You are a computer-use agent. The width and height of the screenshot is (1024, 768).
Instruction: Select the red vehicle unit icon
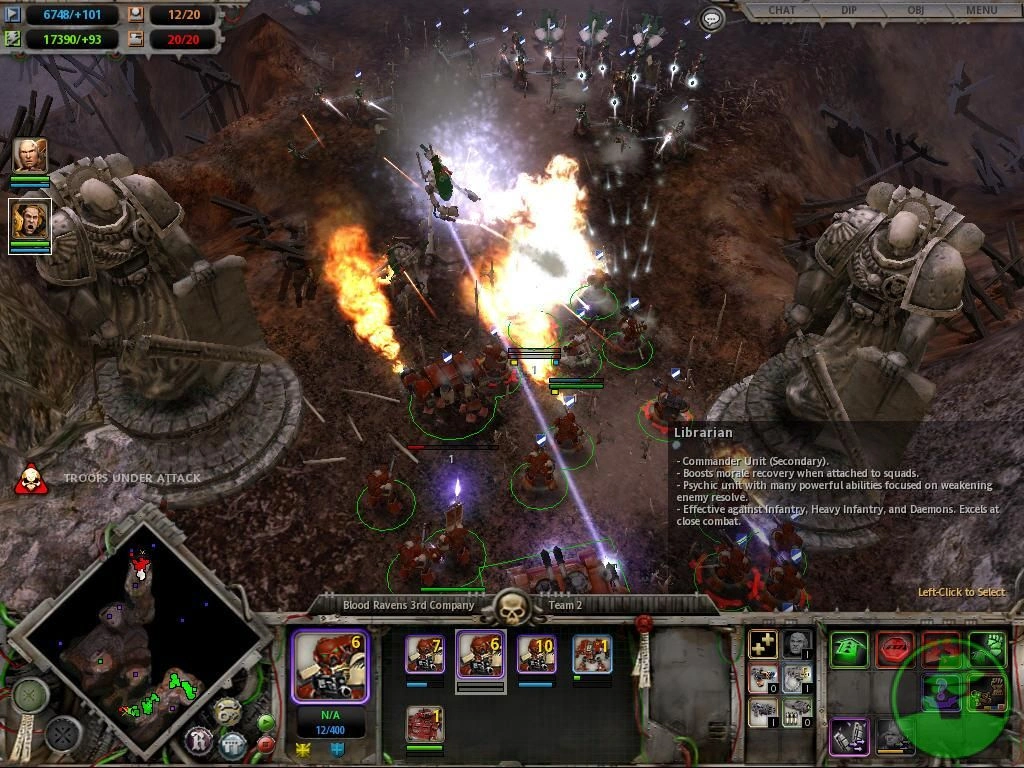tap(425, 723)
